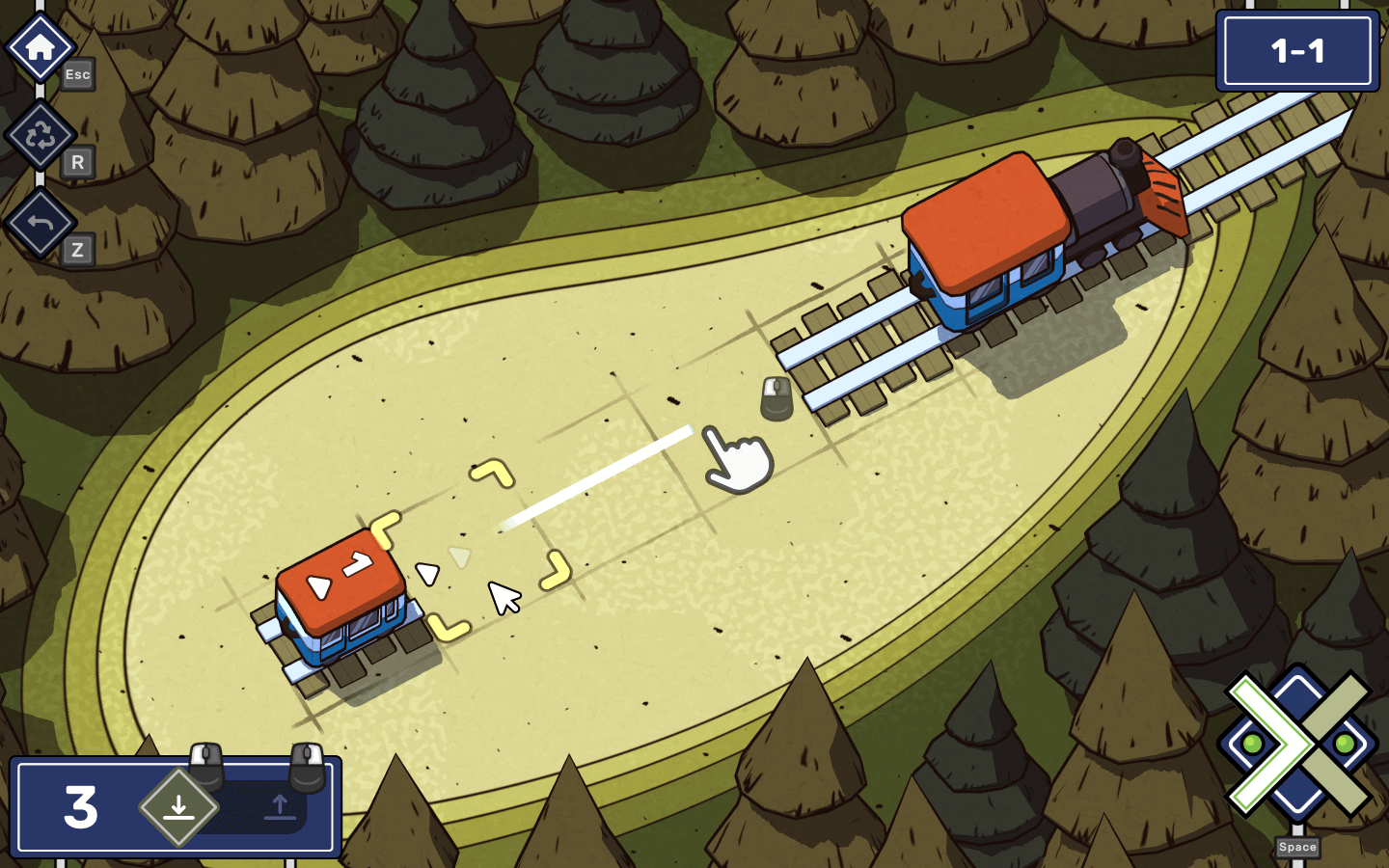Screen dimensions: 1389x868
Task: Select the track placement diamond icon
Action: (178, 808)
